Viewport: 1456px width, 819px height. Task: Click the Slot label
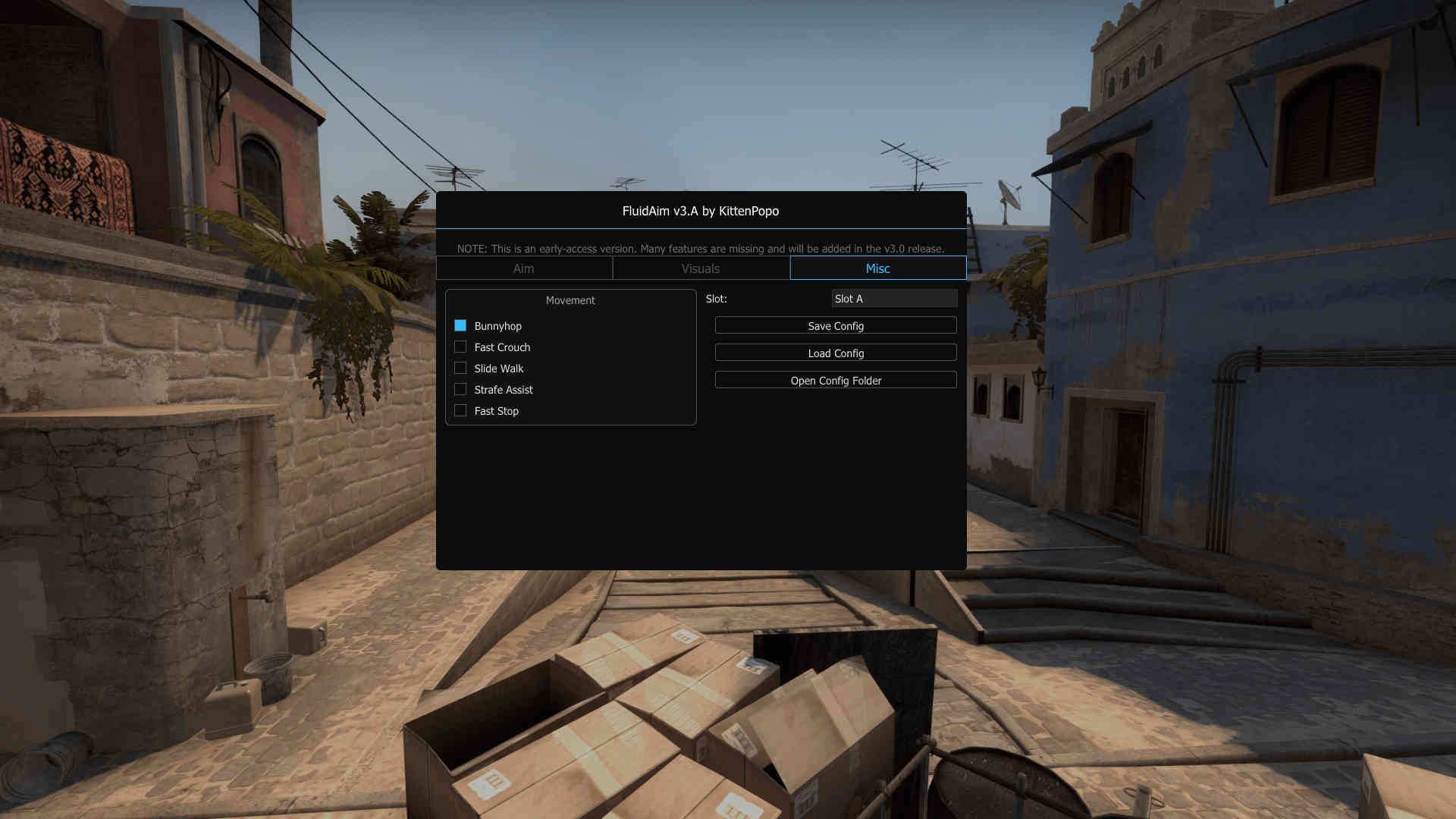click(715, 298)
